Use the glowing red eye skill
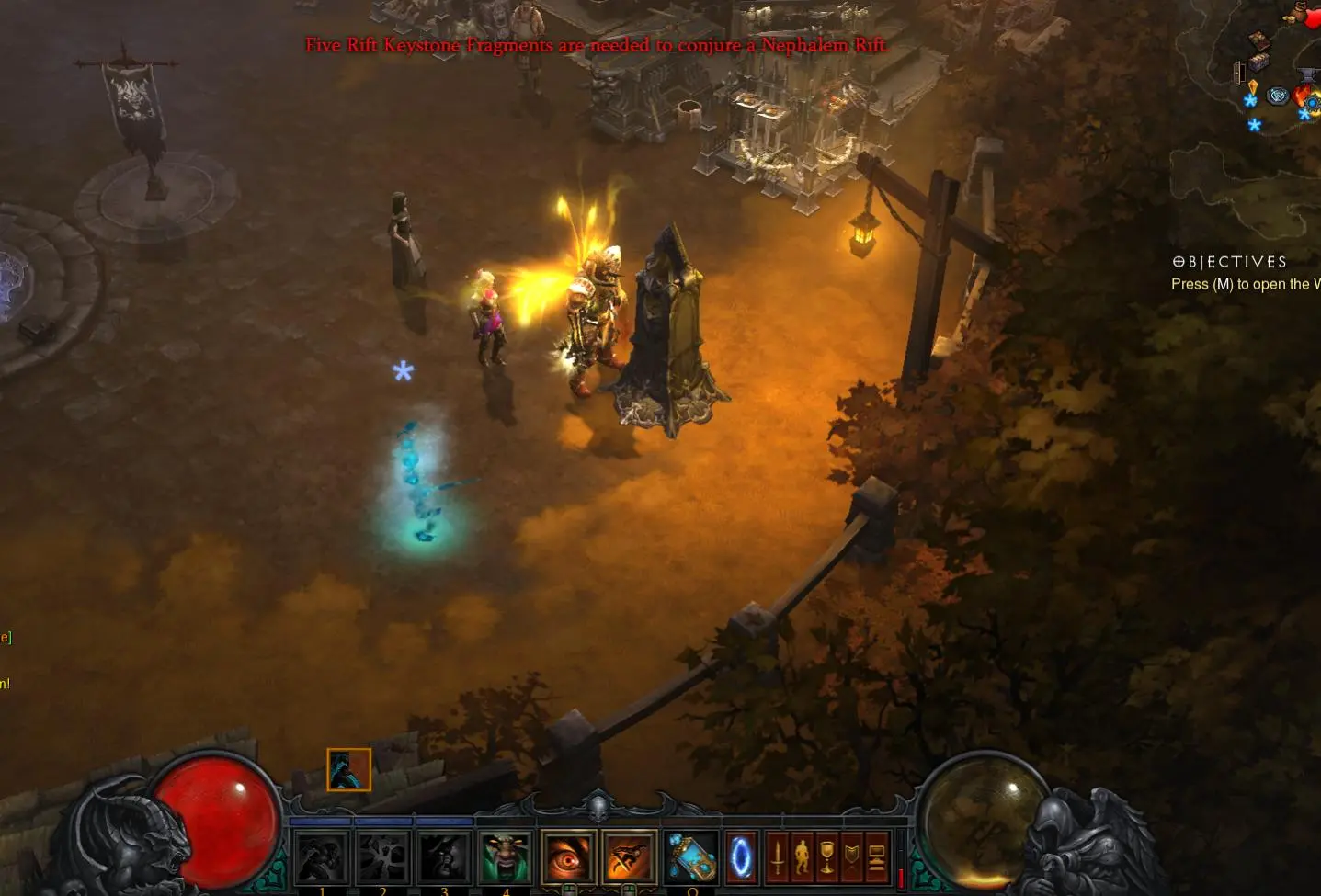1321x896 pixels. tap(568, 856)
